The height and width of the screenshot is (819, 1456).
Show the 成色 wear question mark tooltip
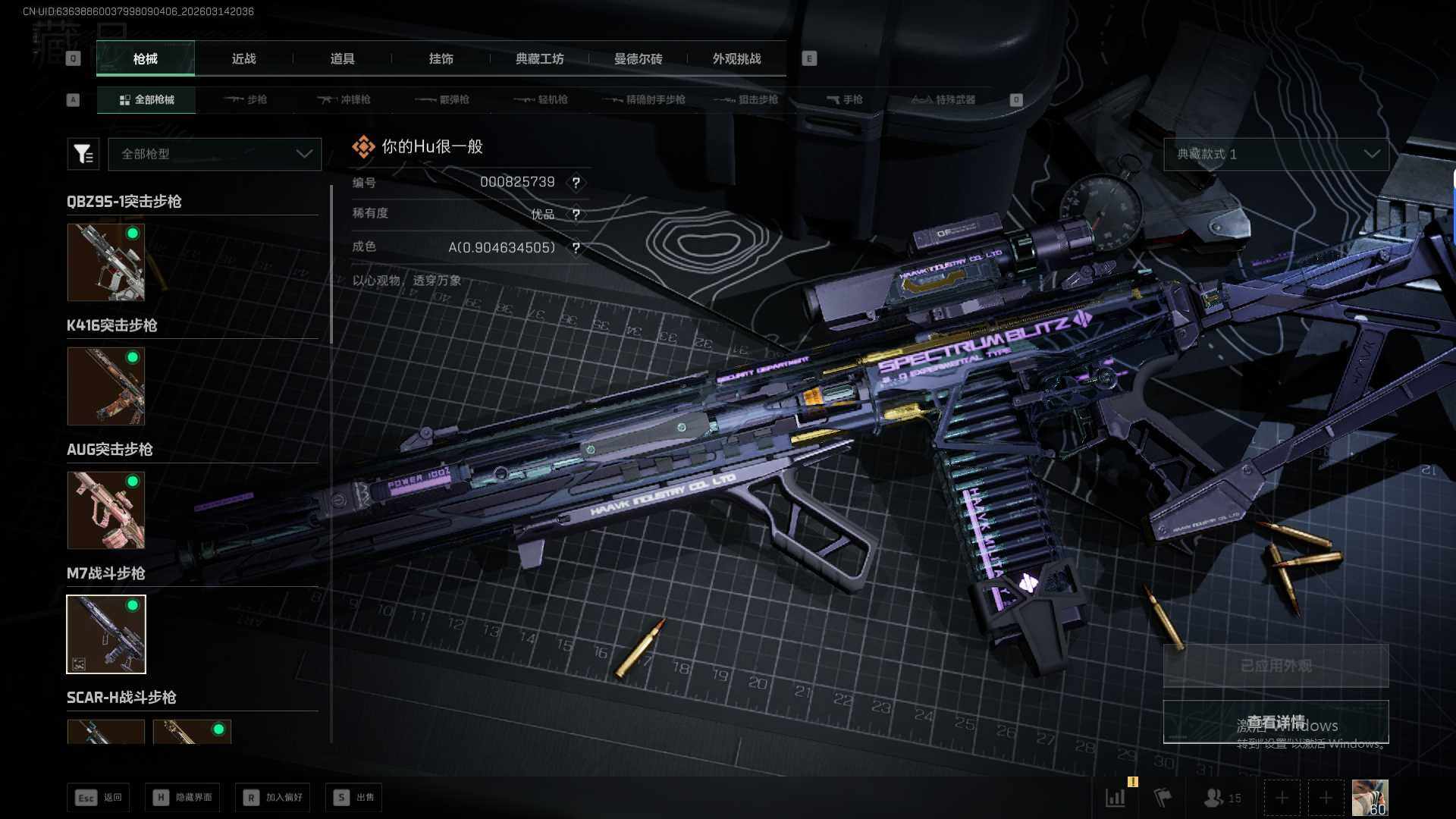[x=576, y=248]
